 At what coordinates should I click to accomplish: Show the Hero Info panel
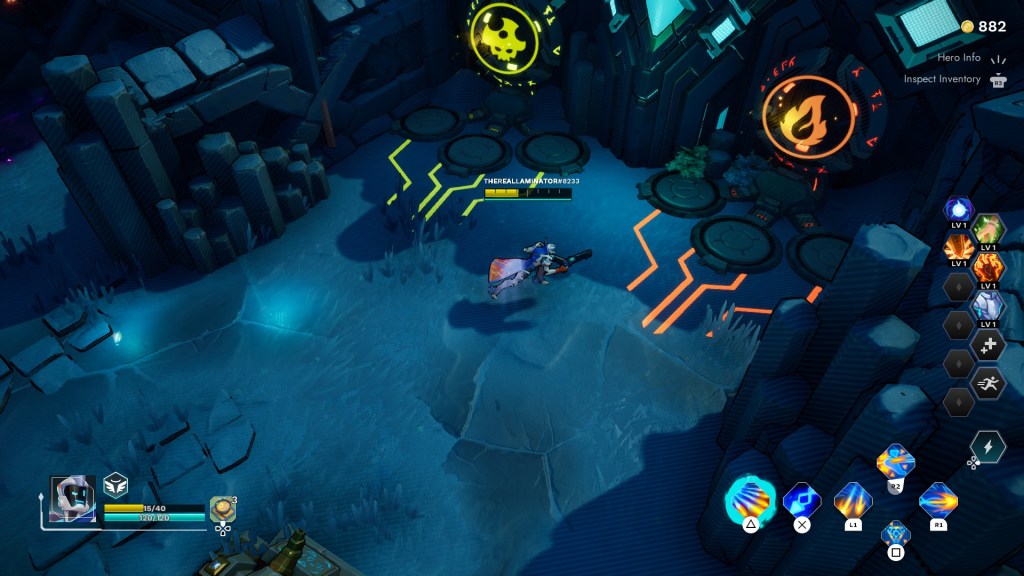click(958, 57)
